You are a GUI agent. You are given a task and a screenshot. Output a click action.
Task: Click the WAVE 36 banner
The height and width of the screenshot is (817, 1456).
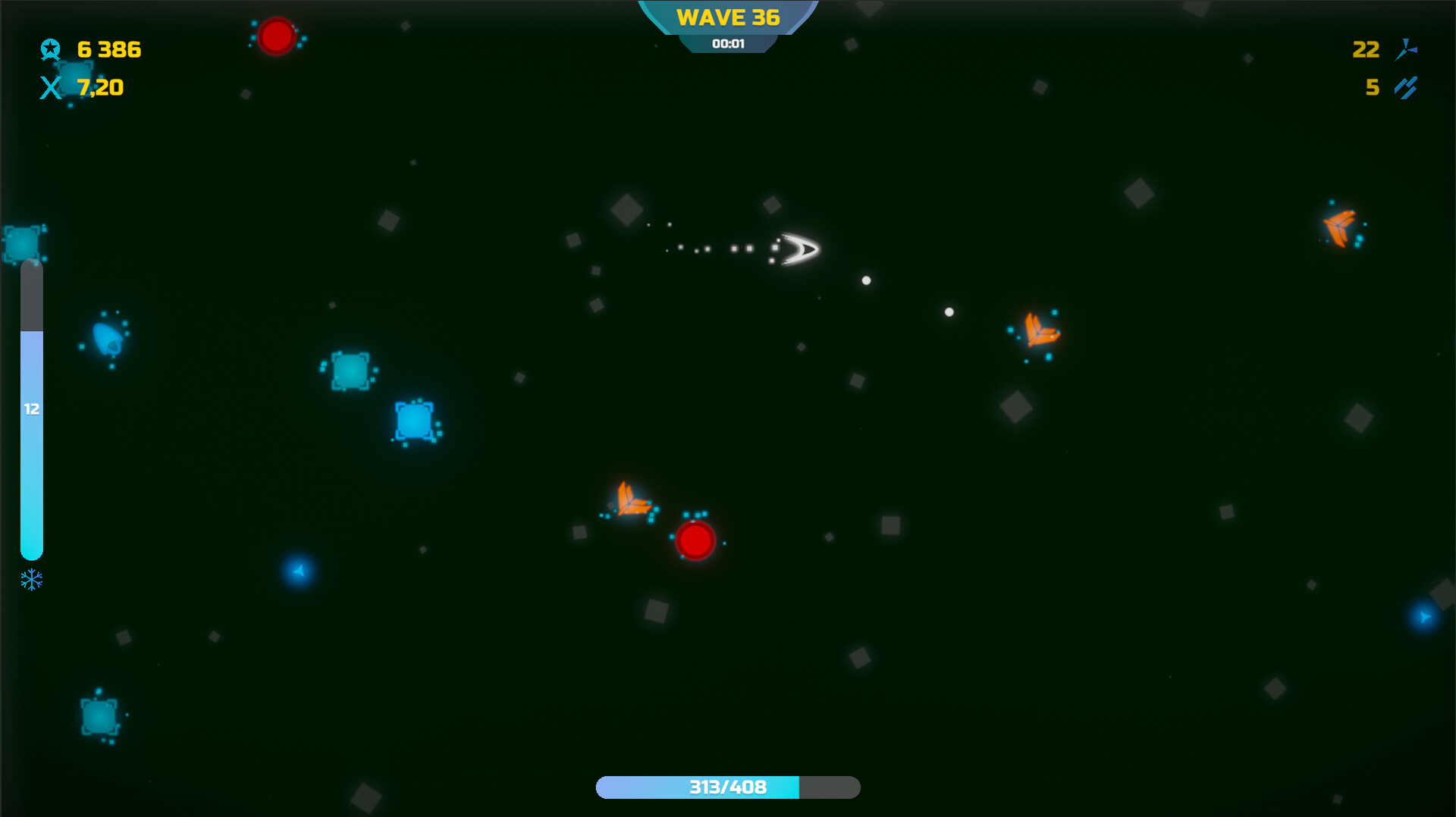click(x=727, y=17)
